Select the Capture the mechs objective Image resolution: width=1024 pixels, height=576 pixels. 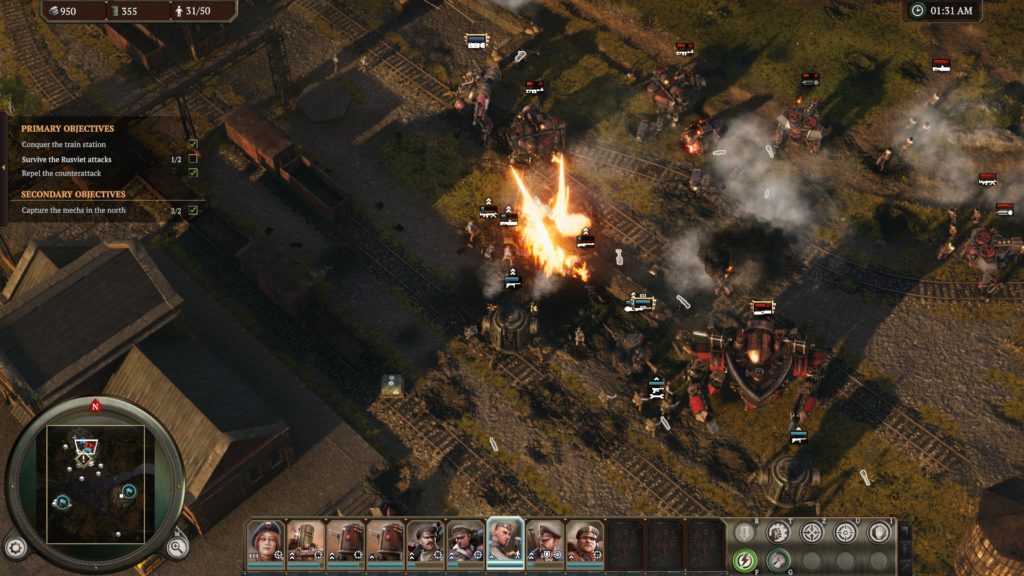74,210
